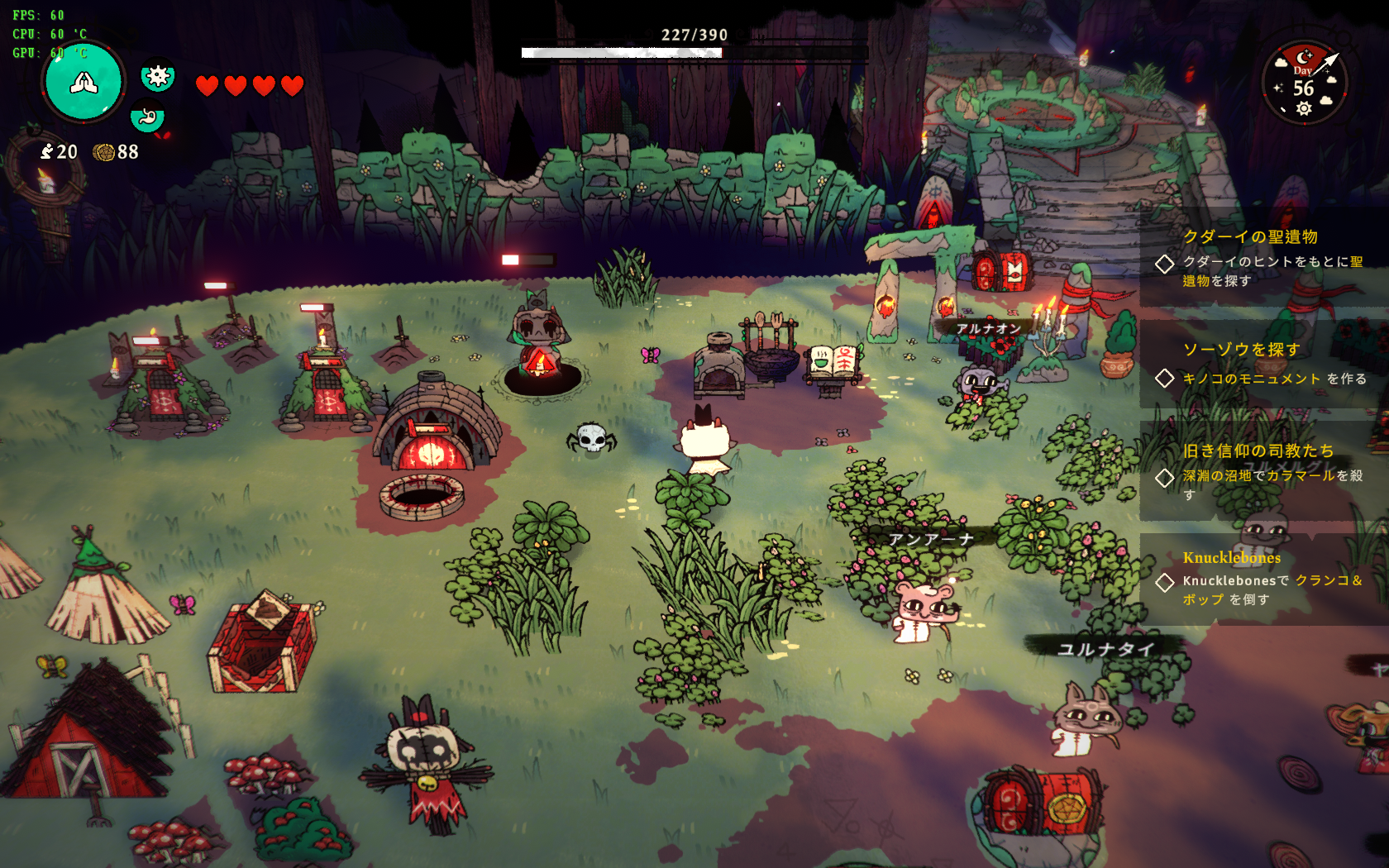Screen dimensions: 1389x868
Task: Click the follower count icon
Action: tap(47, 152)
